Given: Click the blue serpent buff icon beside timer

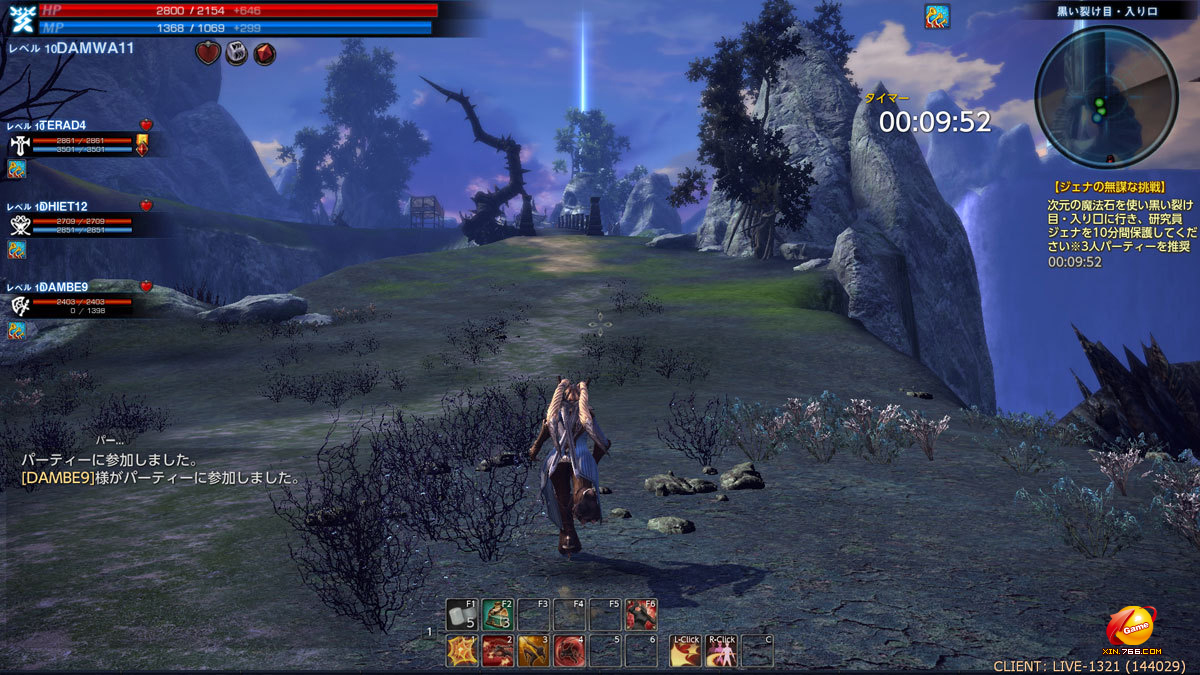Looking at the screenshot, I should [x=937, y=15].
